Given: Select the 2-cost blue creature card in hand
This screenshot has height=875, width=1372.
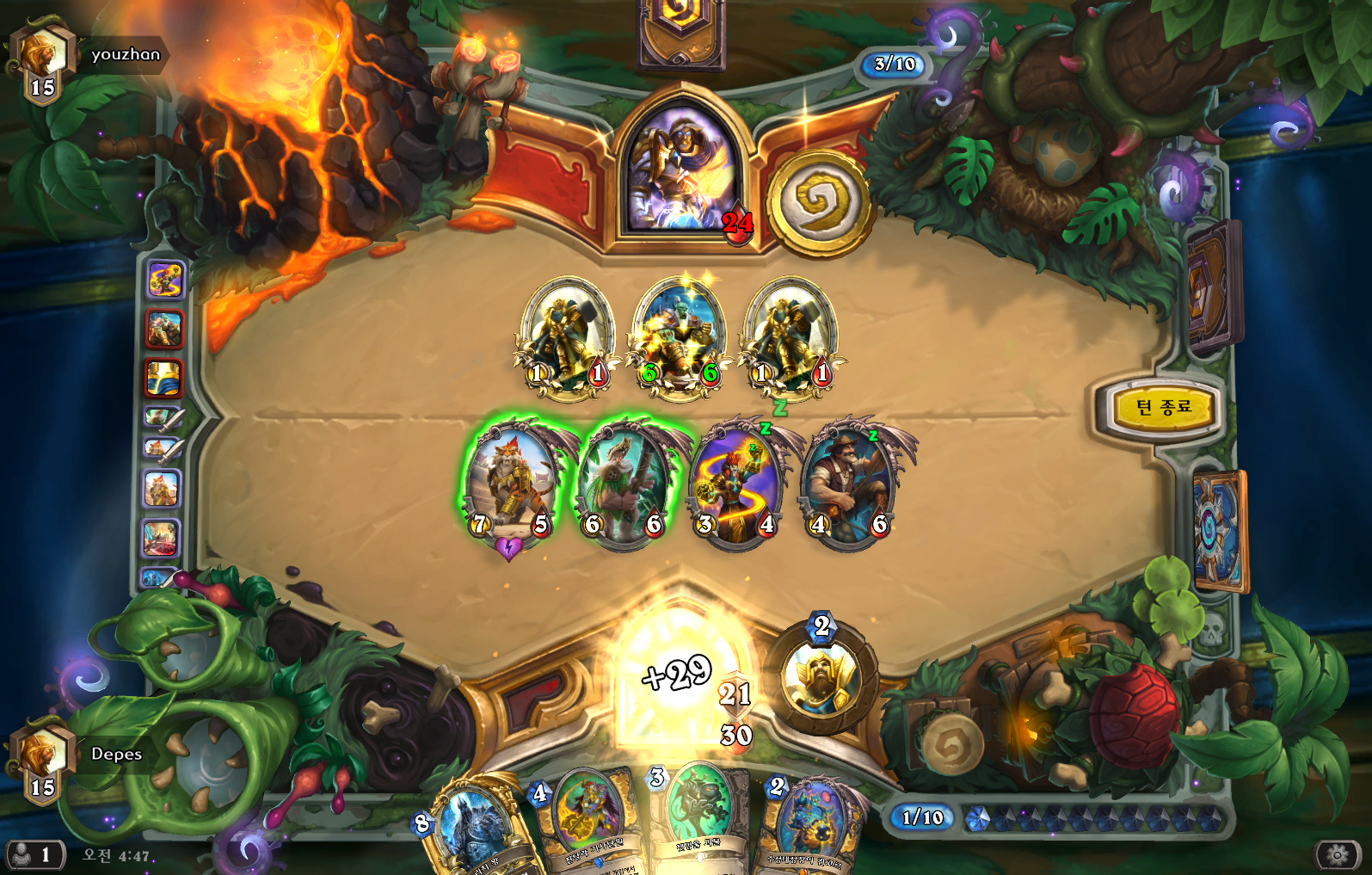Looking at the screenshot, I should [x=811, y=822].
